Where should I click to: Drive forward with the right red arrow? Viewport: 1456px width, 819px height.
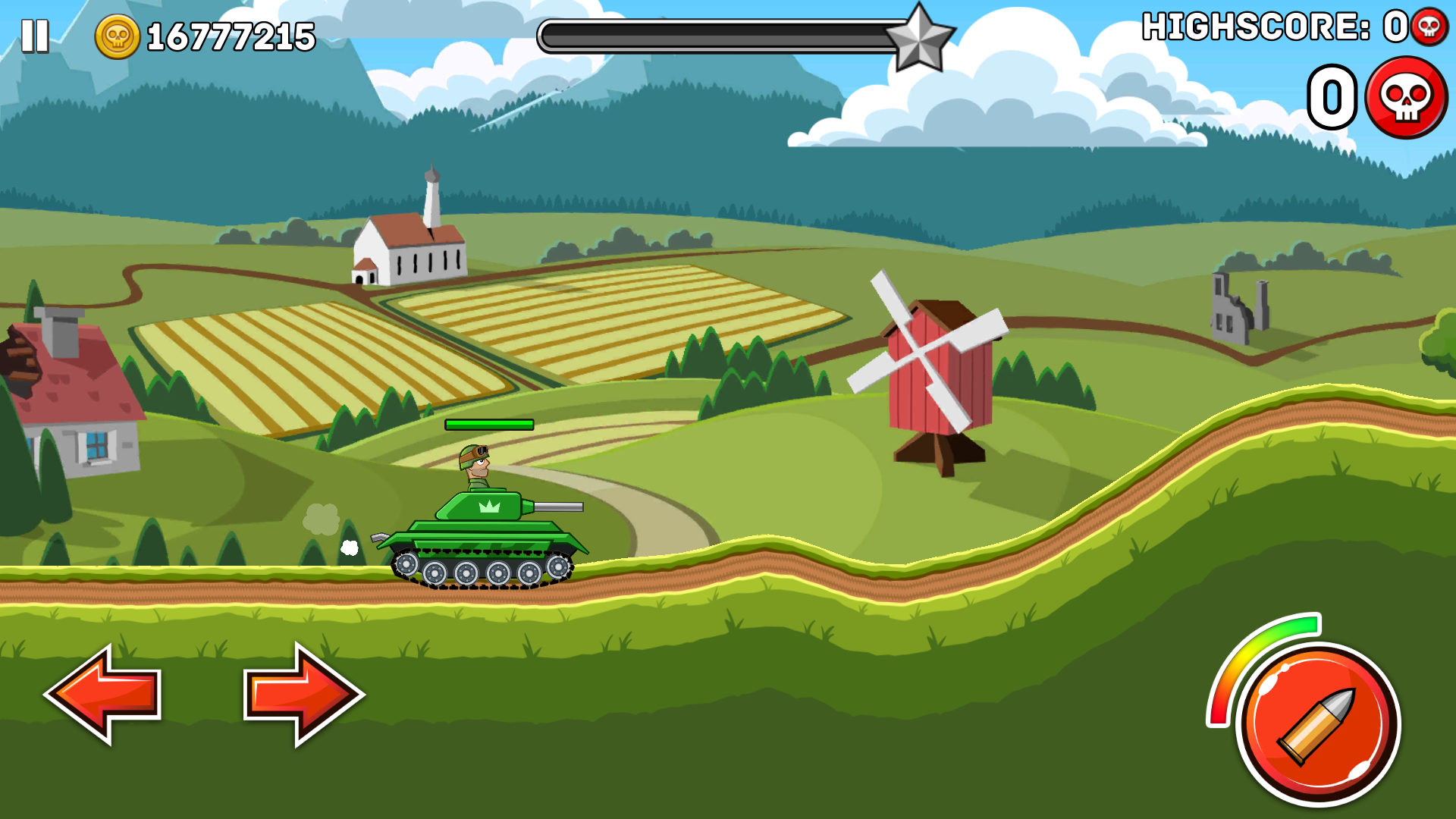(303, 694)
